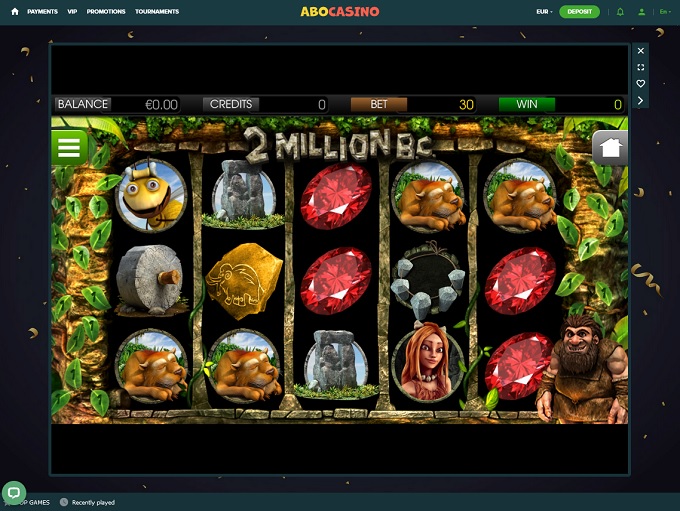Open the green hamburger game menu
The height and width of the screenshot is (511, 680).
(69, 148)
